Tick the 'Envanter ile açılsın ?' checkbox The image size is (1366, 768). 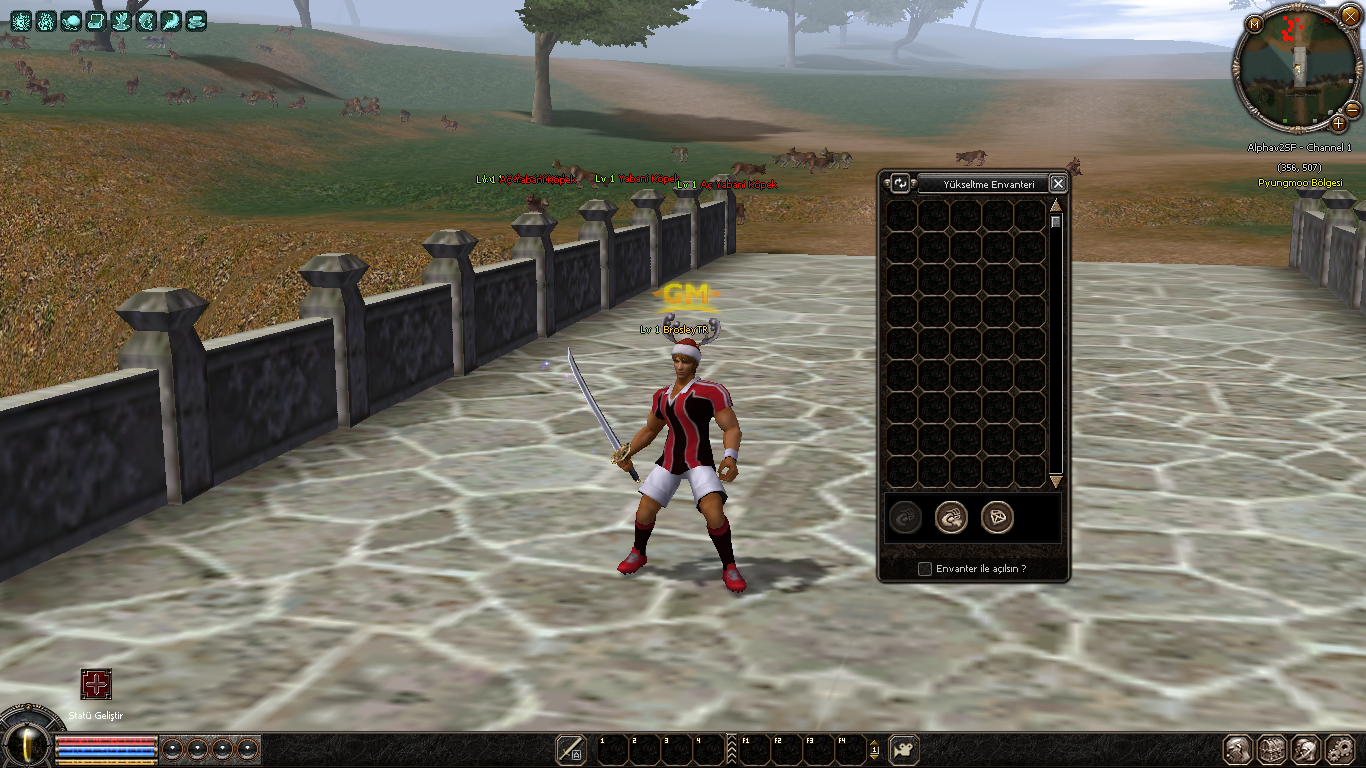coord(925,569)
